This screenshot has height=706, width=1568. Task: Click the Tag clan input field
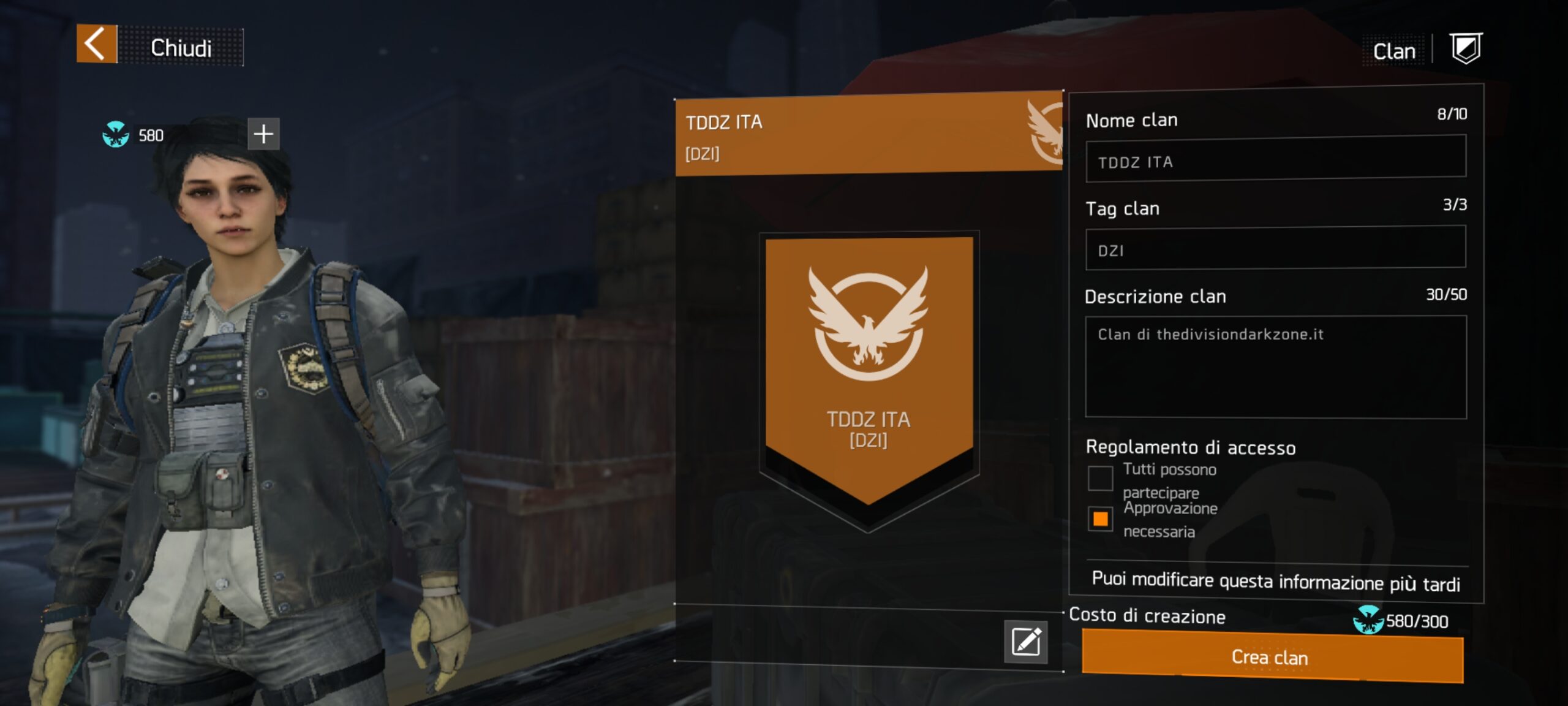pos(1275,248)
